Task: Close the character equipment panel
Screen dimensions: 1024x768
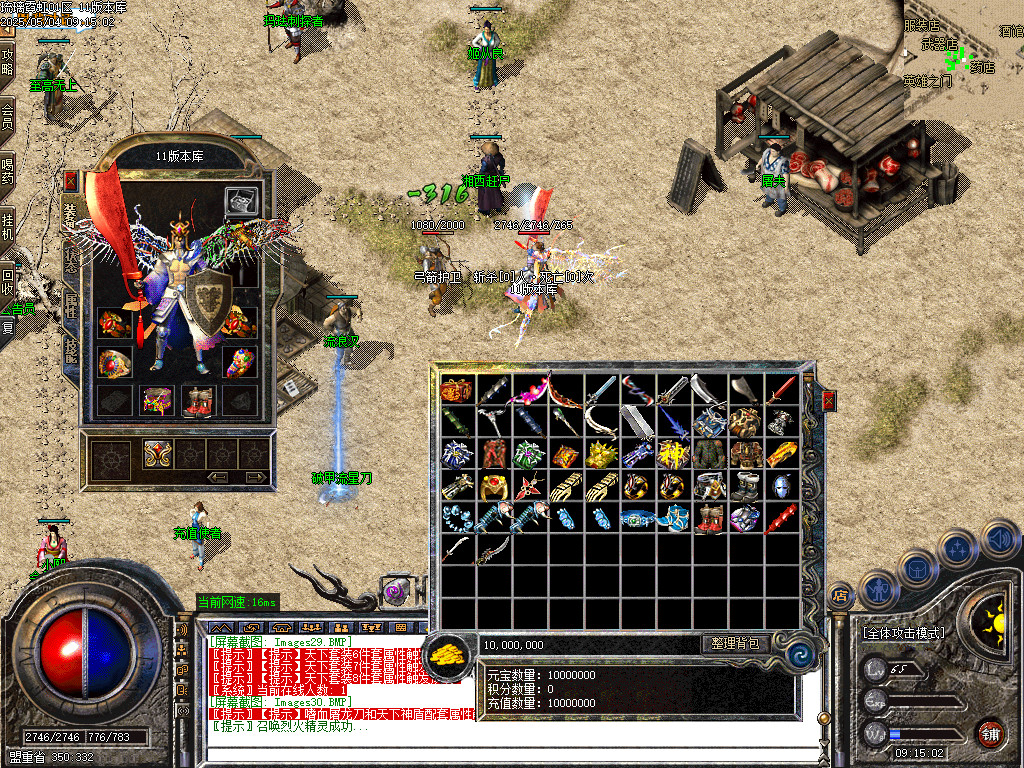Action: coord(70,181)
